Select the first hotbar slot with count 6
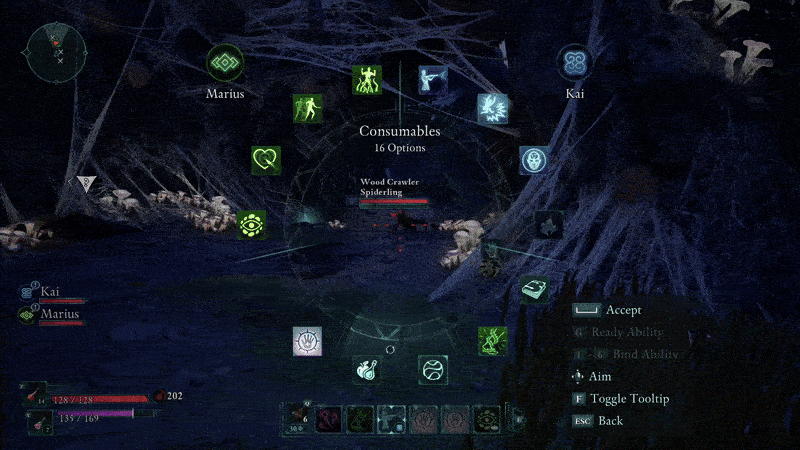This screenshot has width=800, height=450. [298, 418]
